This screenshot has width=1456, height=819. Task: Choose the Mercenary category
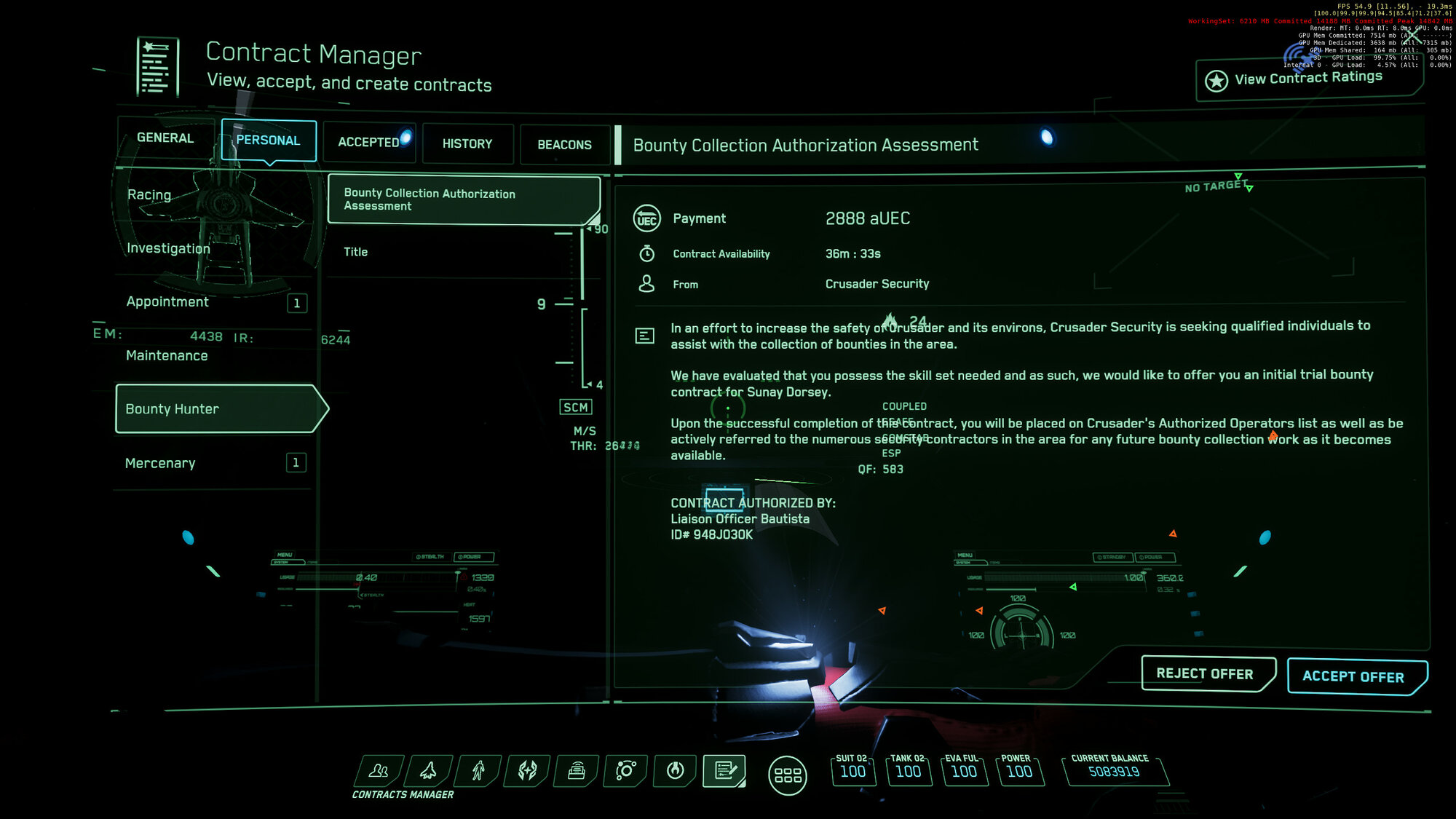click(x=160, y=464)
